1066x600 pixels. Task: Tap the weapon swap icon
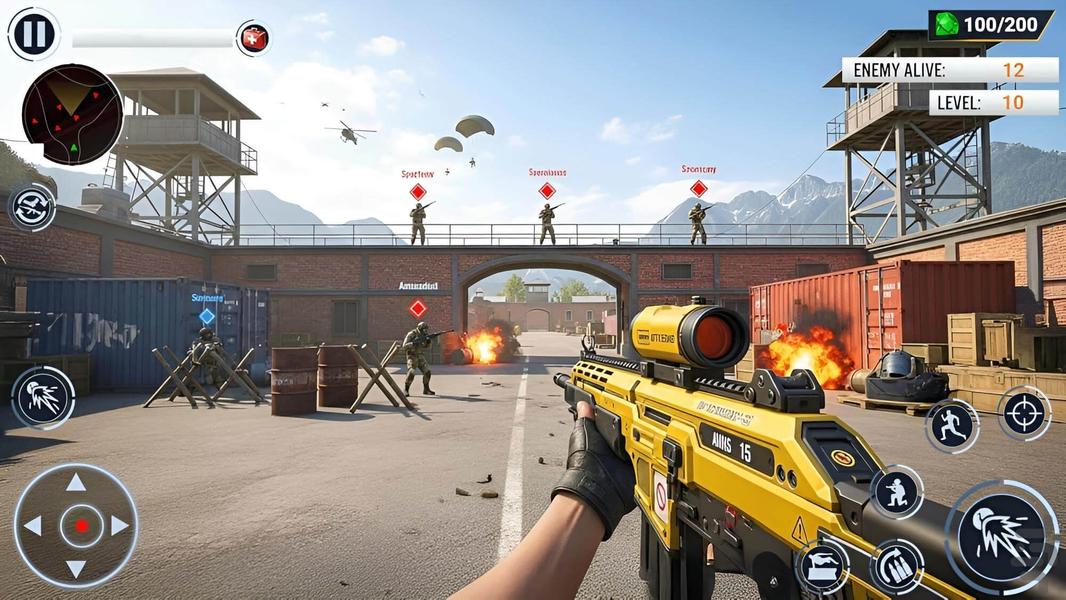pos(32,208)
